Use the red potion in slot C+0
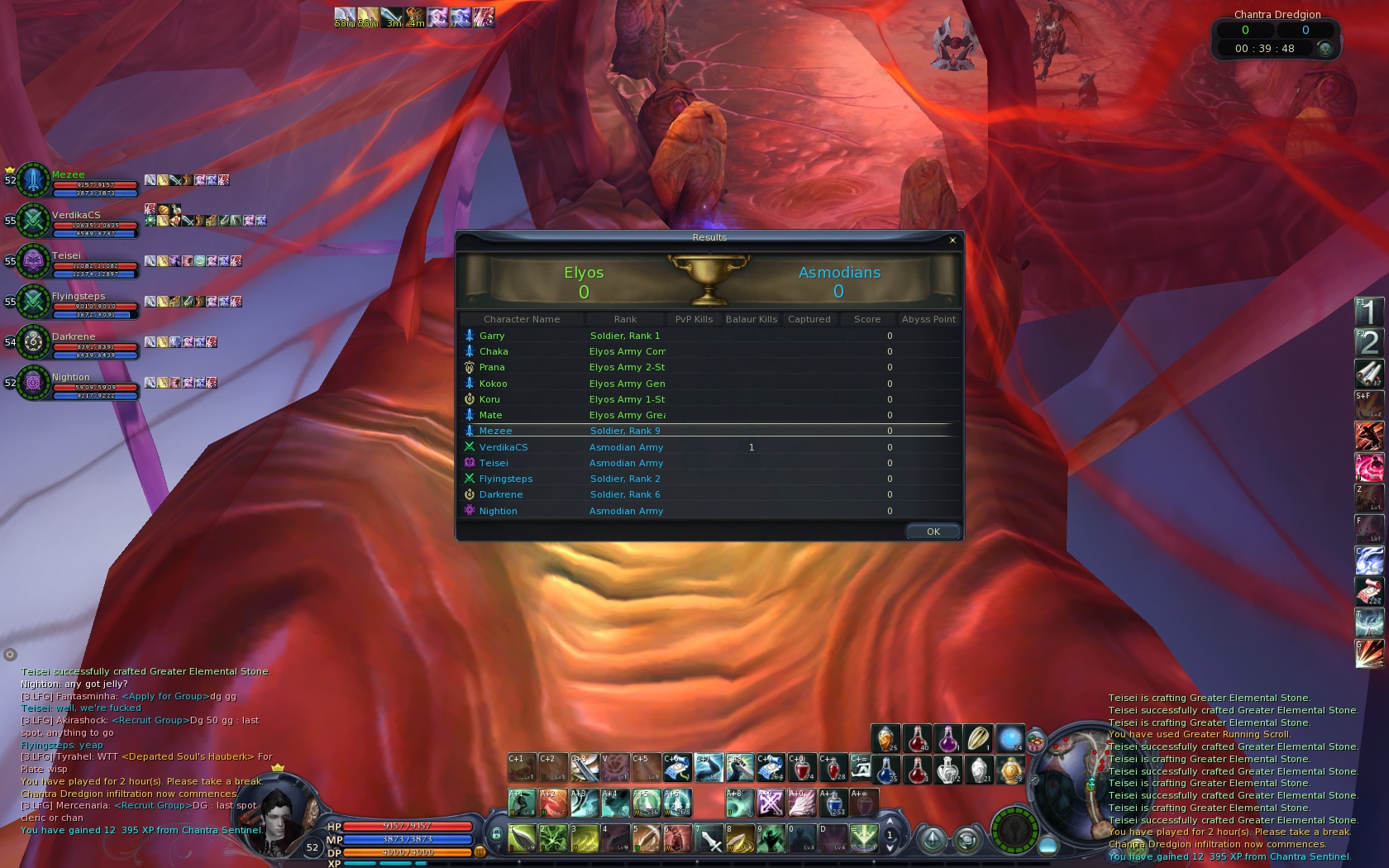Viewport: 1389px width, 868px height. point(801,767)
